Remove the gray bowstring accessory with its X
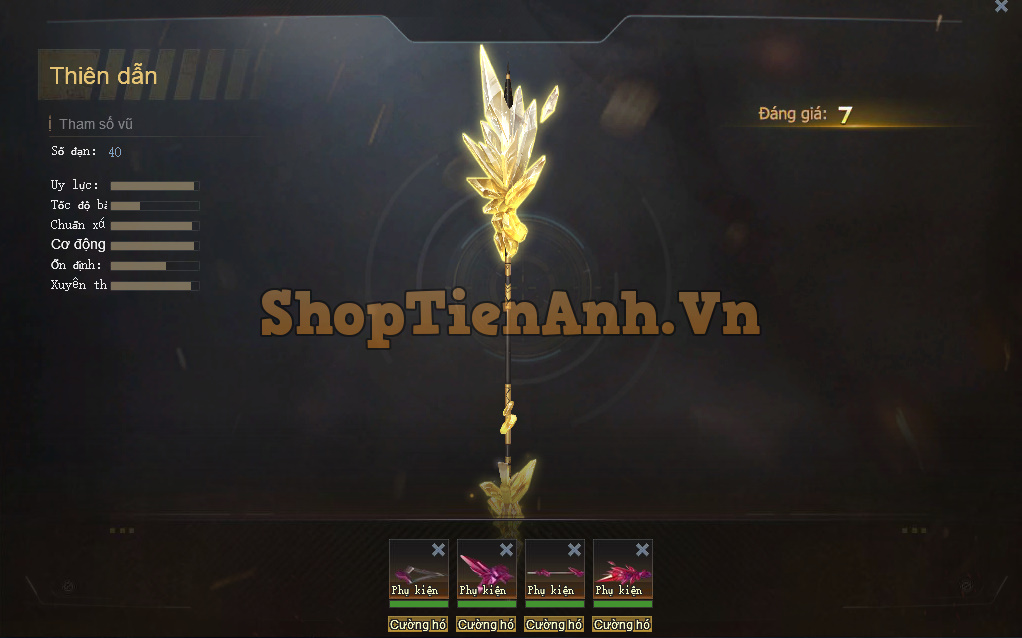The height and width of the screenshot is (638, 1022). point(438,550)
